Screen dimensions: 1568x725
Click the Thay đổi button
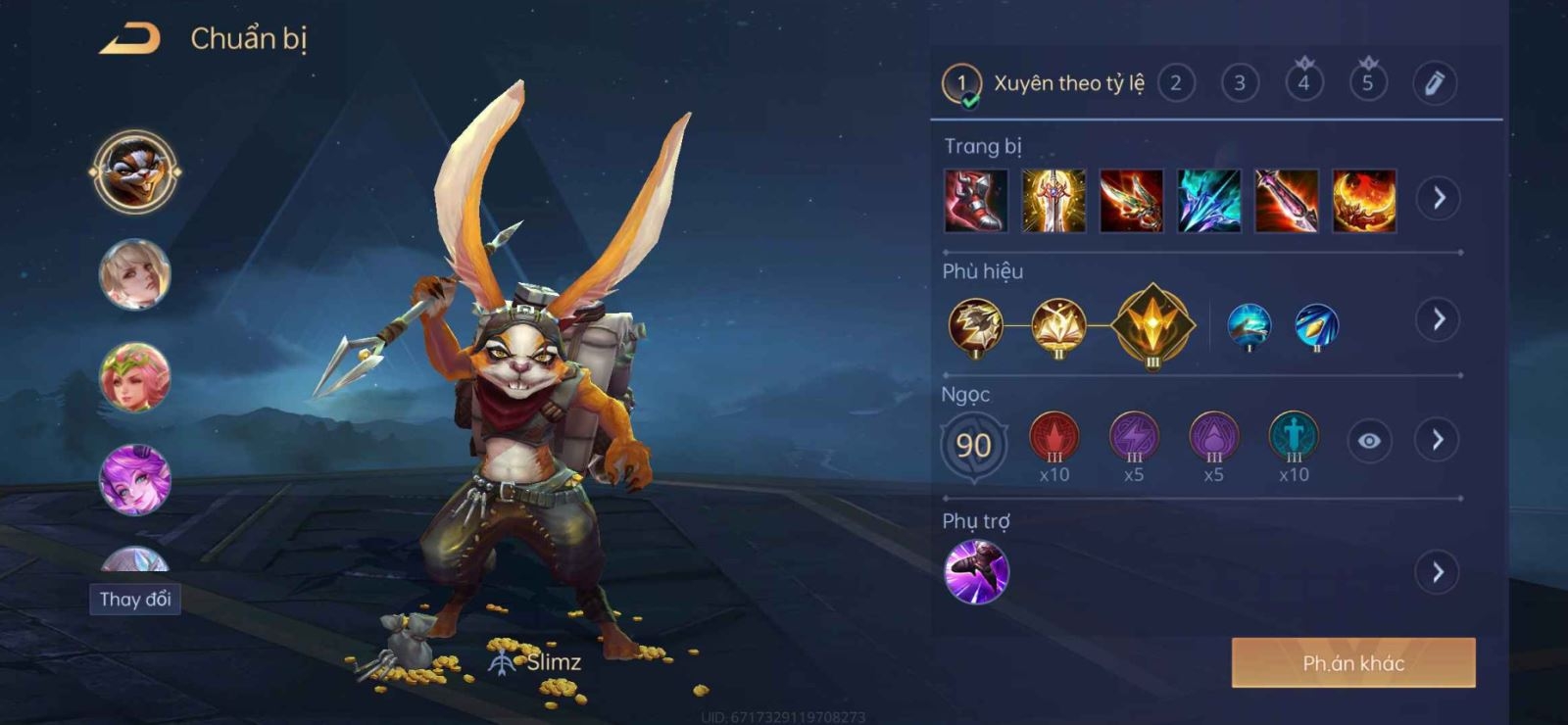click(x=135, y=600)
